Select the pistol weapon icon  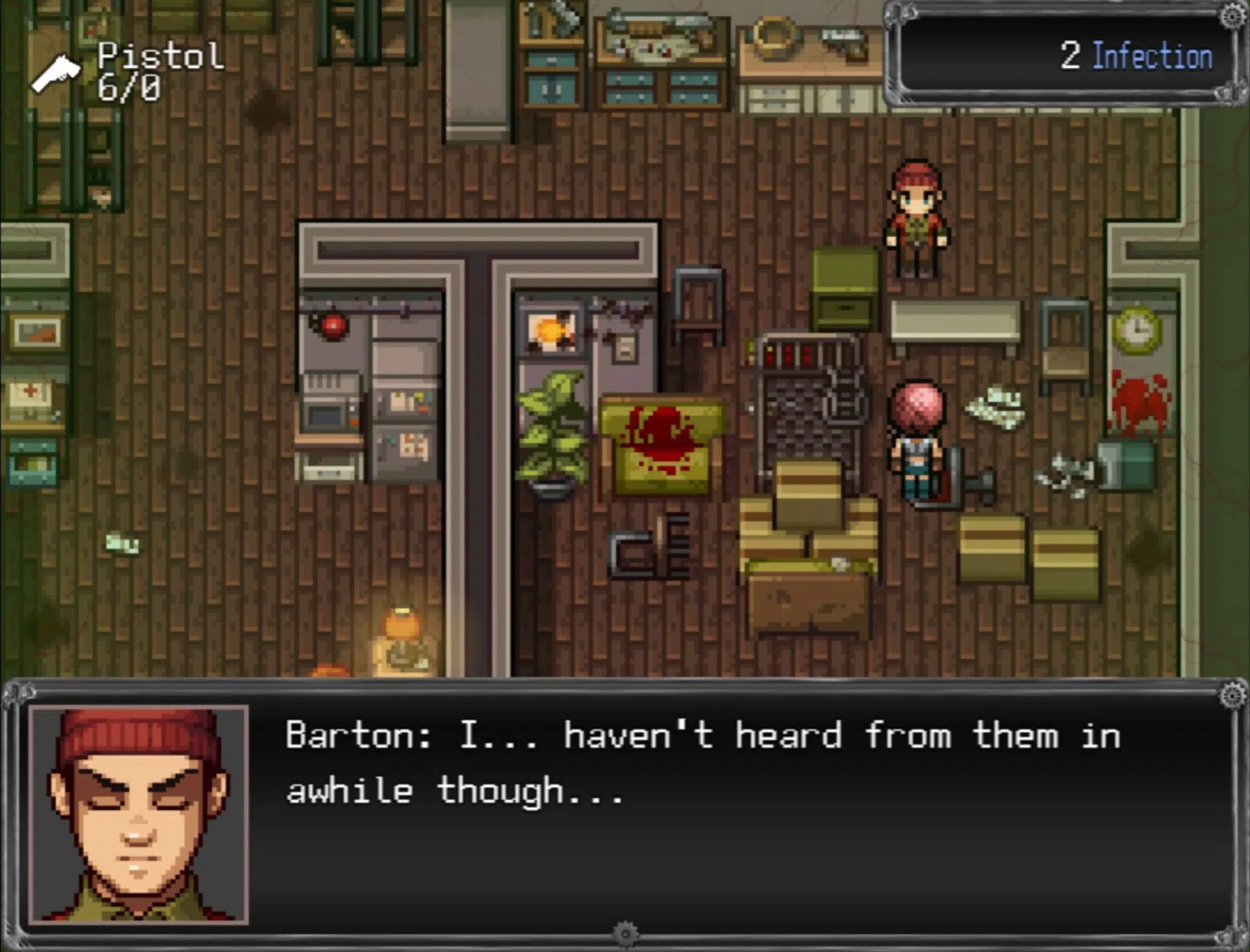click(55, 73)
